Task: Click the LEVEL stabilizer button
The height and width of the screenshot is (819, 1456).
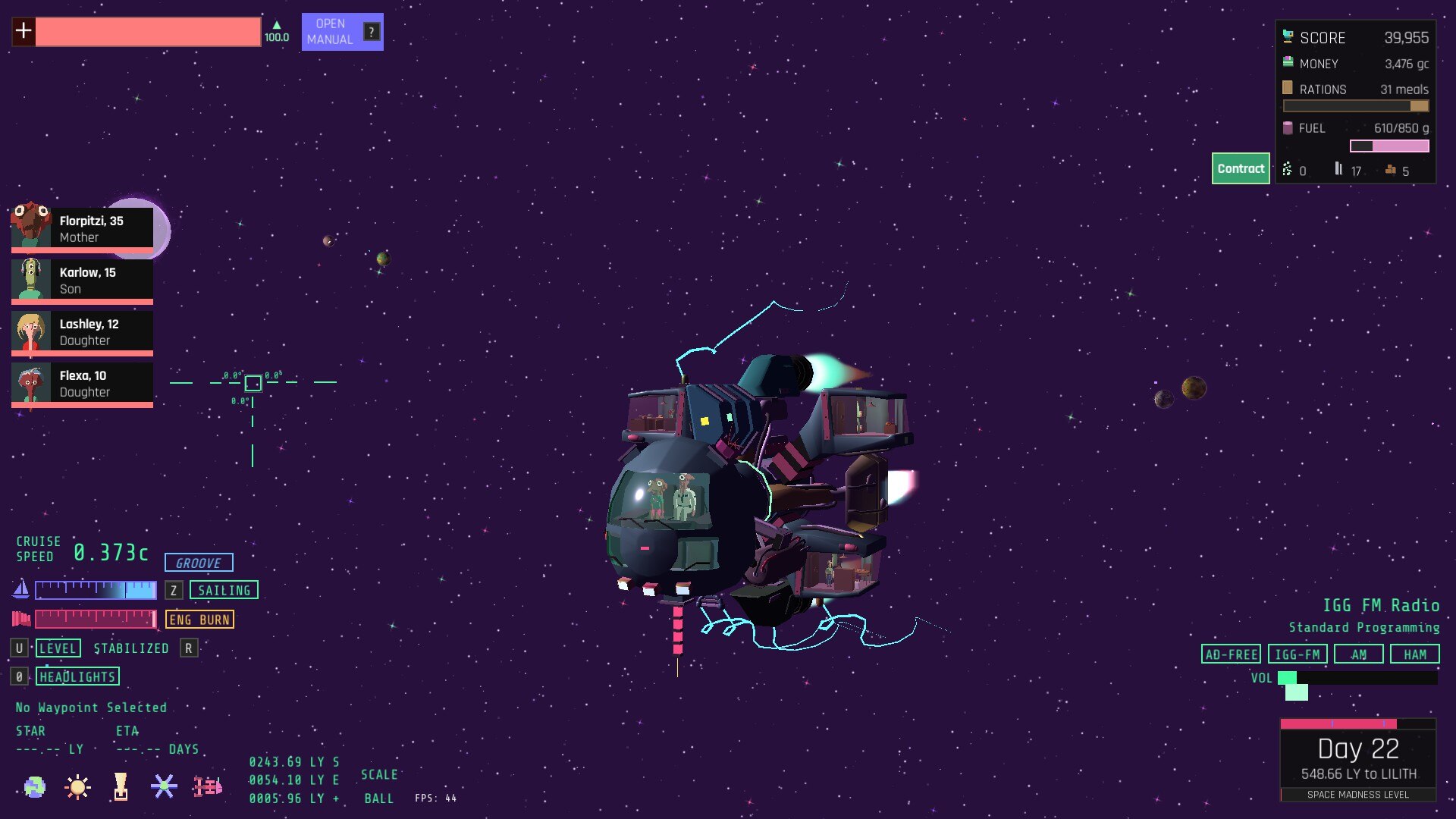Action: pyautogui.click(x=58, y=648)
